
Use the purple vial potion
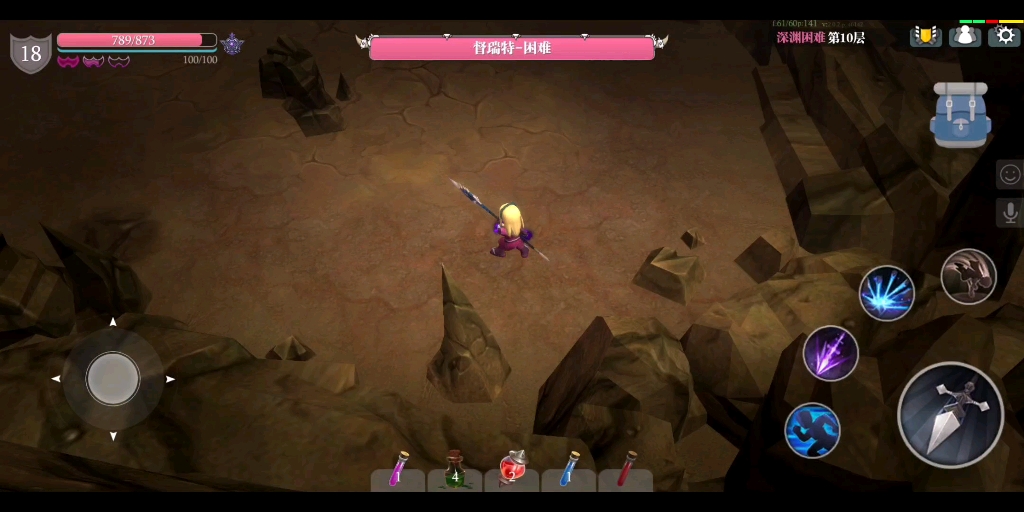click(x=398, y=470)
